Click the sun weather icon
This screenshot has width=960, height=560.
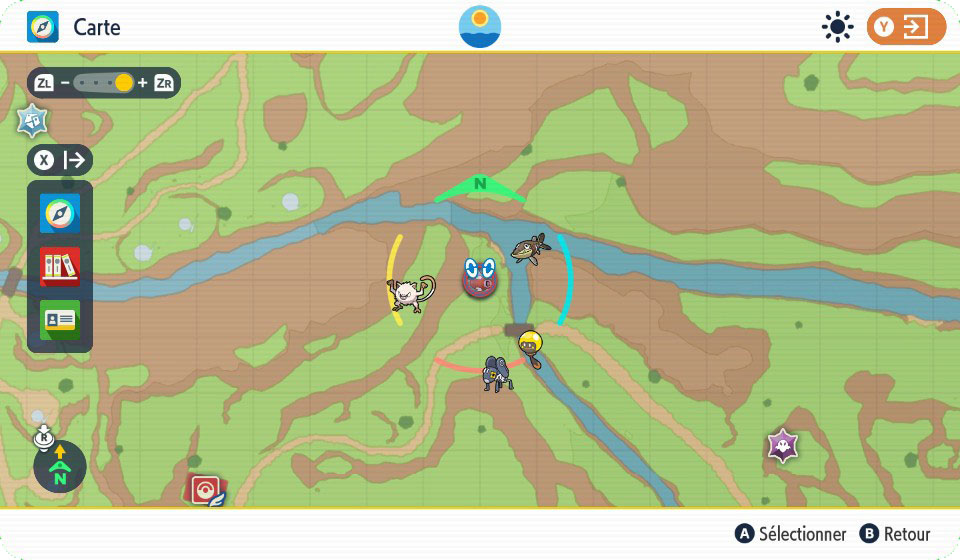pyautogui.click(x=836, y=27)
